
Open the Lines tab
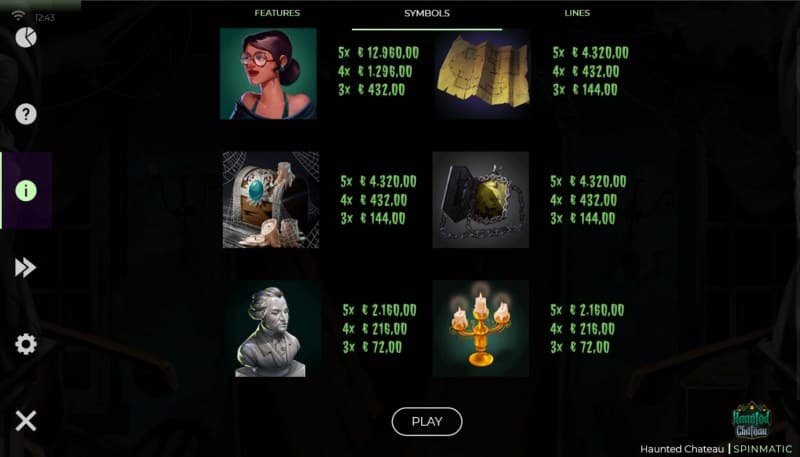pos(577,13)
